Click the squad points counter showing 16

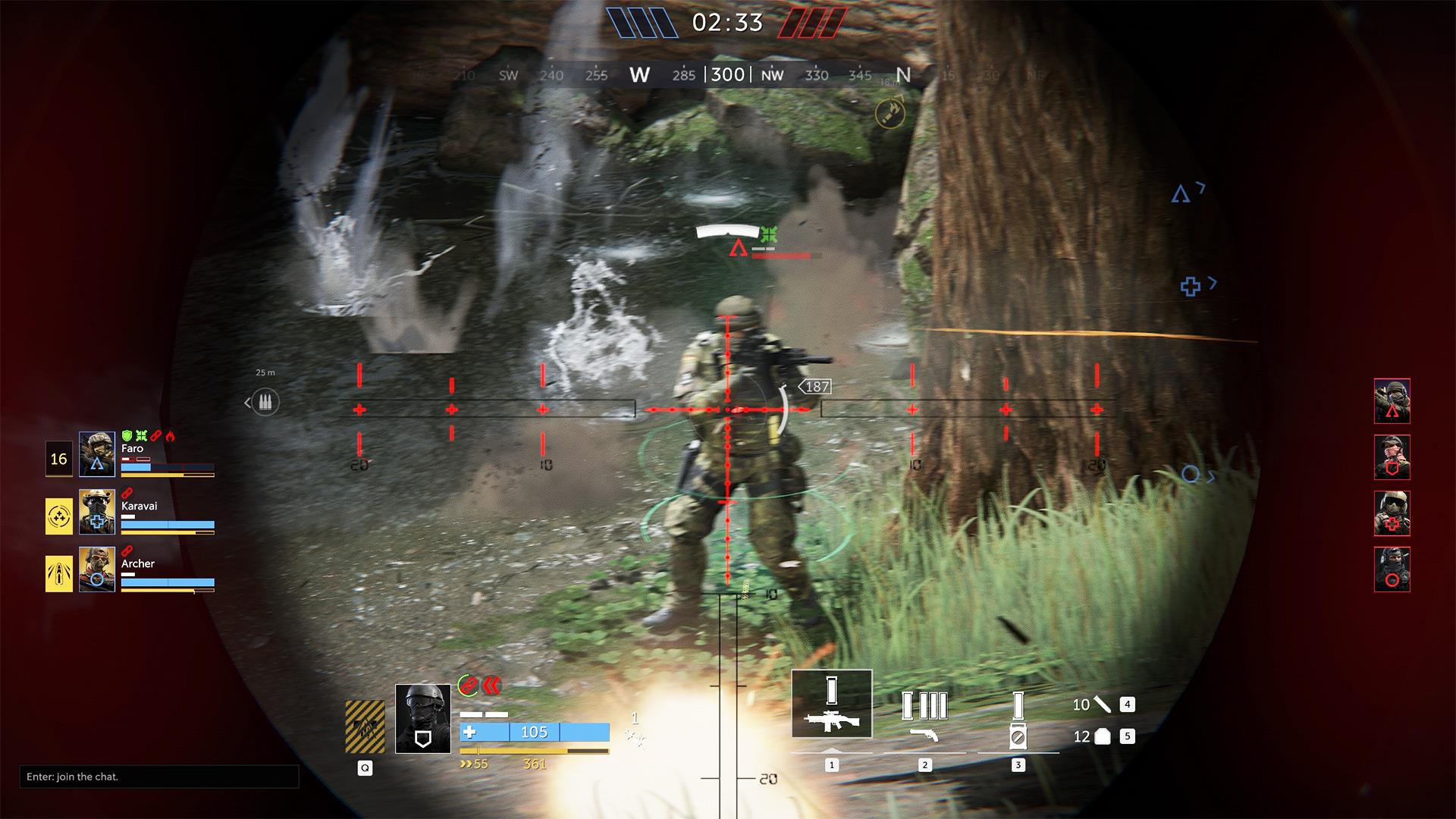(x=59, y=458)
